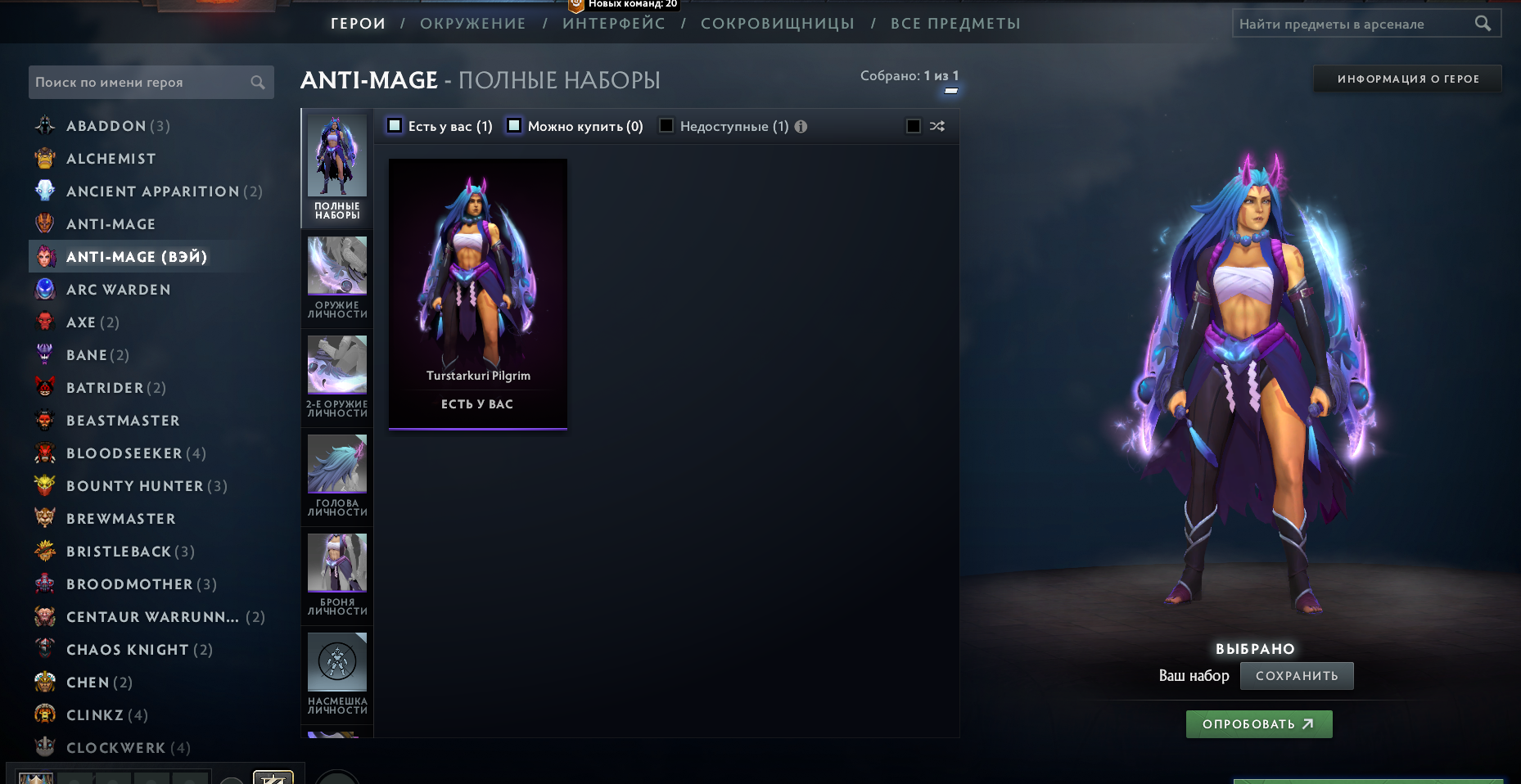Image resolution: width=1521 pixels, height=784 pixels.
Task: Enable the Недоступные filter checkbox
Action: pos(666,126)
